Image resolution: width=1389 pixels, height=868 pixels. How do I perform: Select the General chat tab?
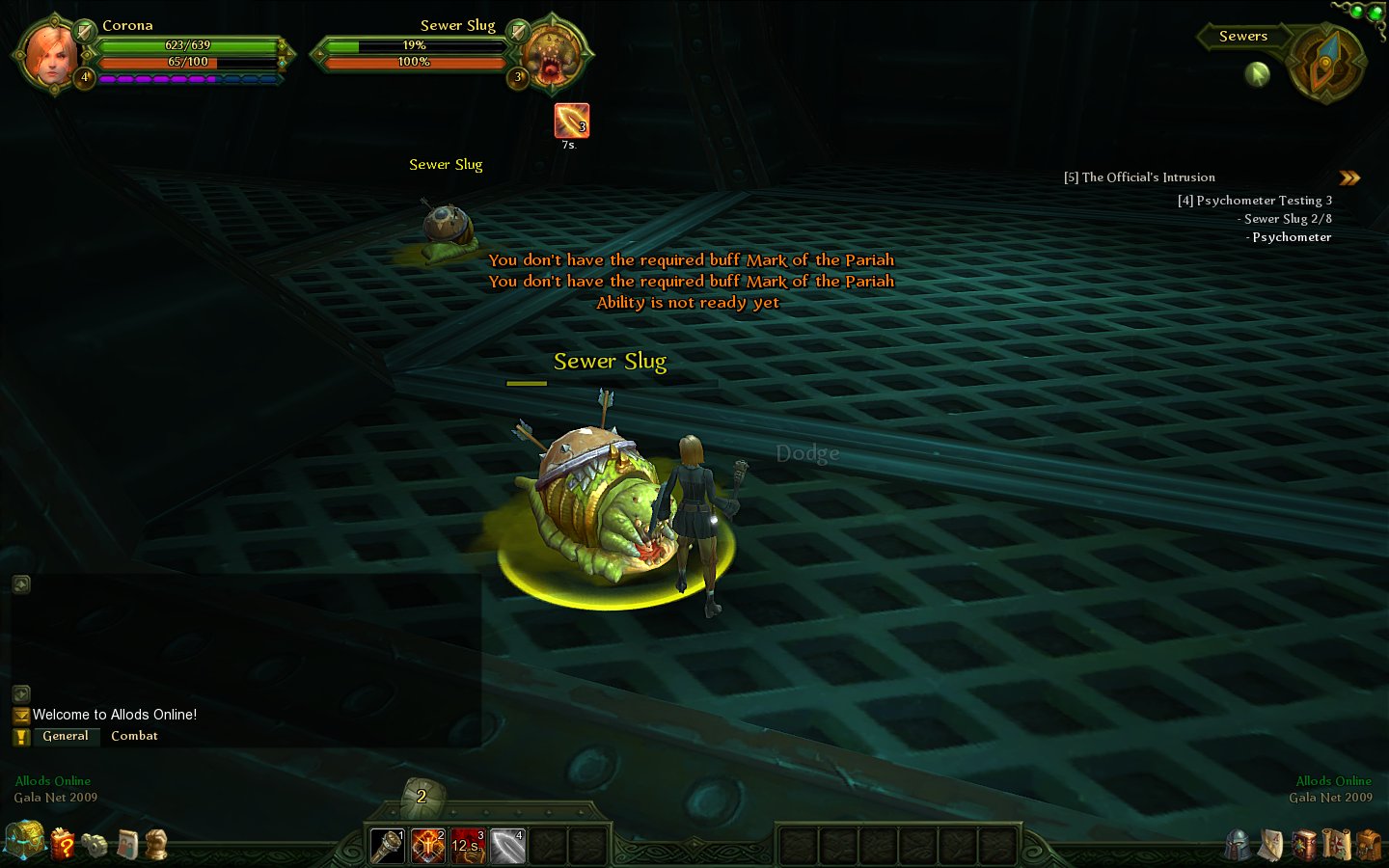point(66,736)
